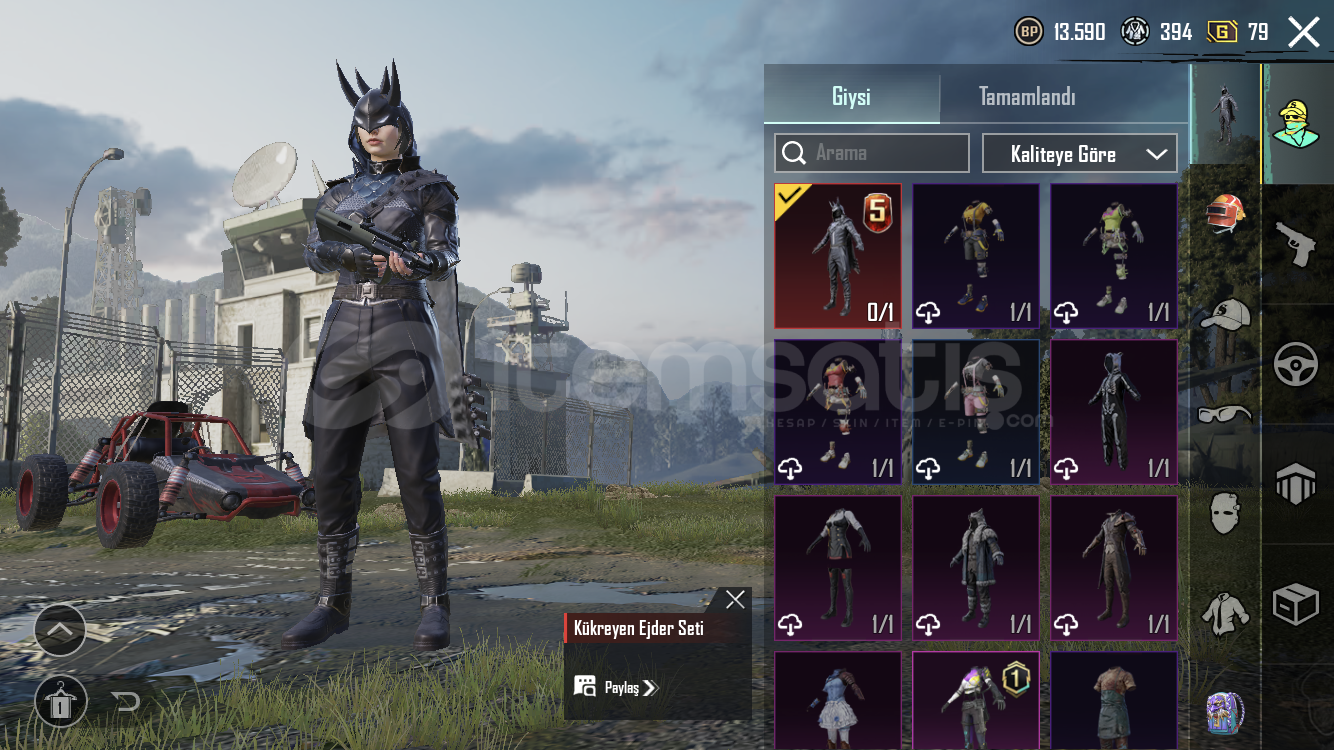Open the steering wheel vehicles section

(1296, 365)
